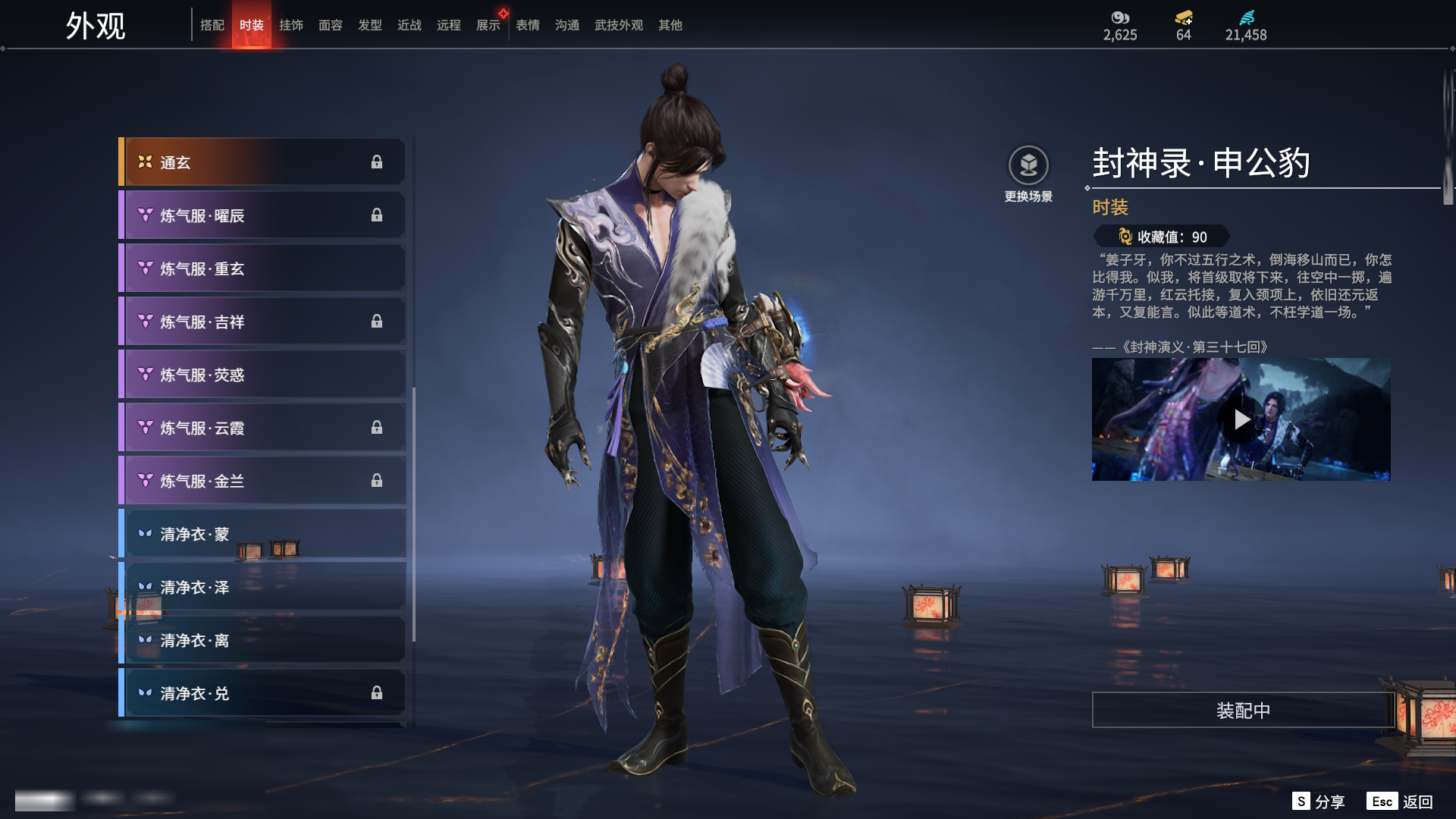This screenshot has width=1456, height=819.
Task: Select the 炼气服·重玄 outfit
Action: pyautogui.click(x=262, y=268)
